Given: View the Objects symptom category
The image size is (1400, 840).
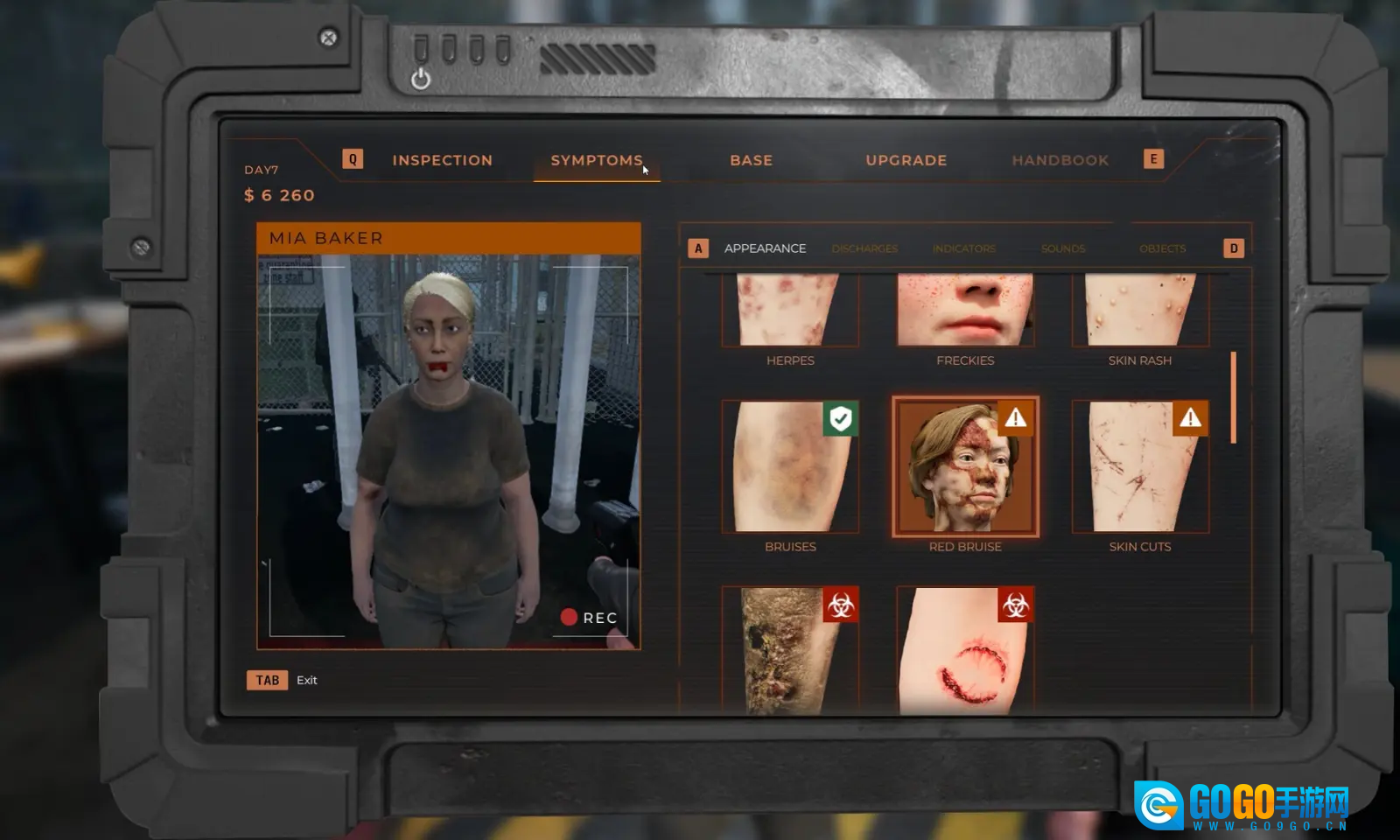Looking at the screenshot, I should pyautogui.click(x=1162, y=248).
